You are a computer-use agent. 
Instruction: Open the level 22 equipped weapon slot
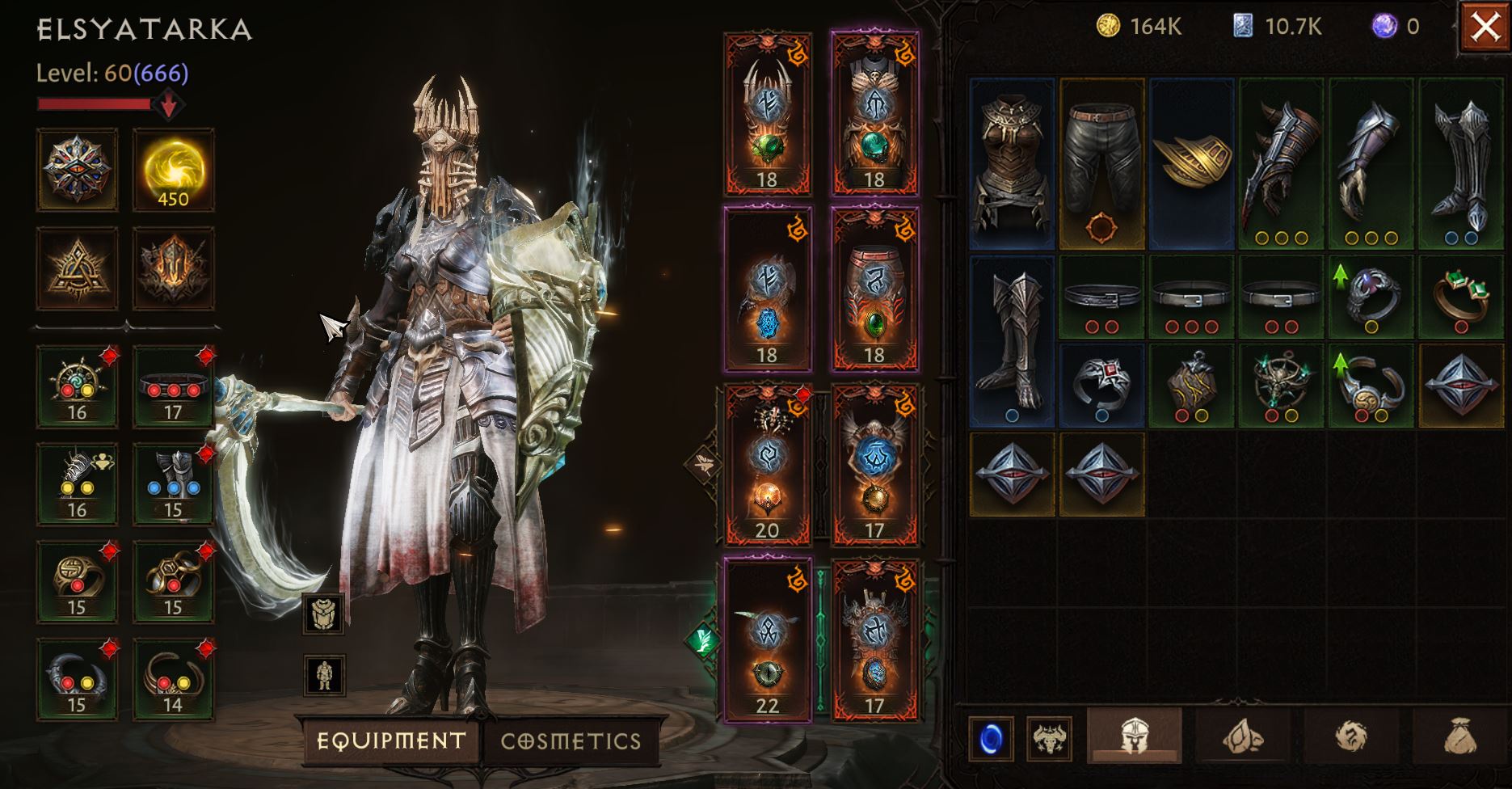tap(767, 639)
